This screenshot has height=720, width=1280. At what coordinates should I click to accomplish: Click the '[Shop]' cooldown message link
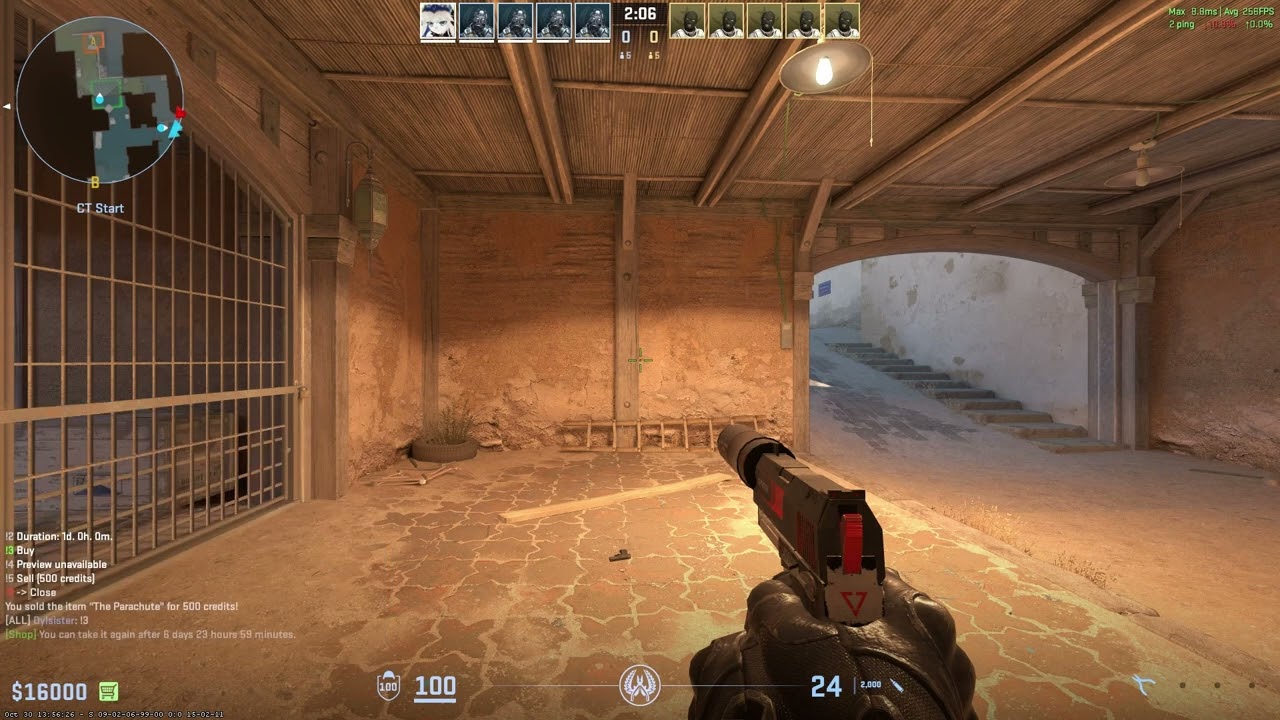[x=18, y=633]
